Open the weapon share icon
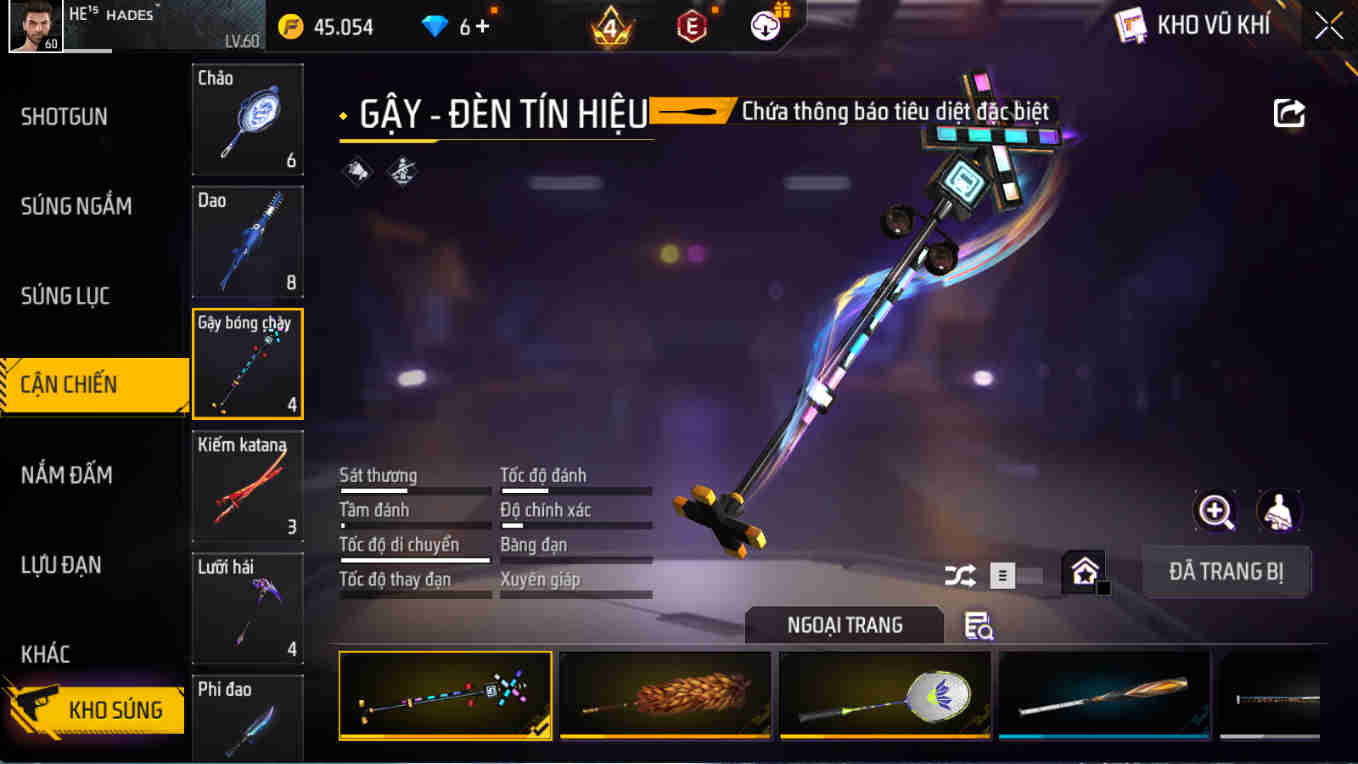Screen dimensions: 1358x764 [1289, 113]
